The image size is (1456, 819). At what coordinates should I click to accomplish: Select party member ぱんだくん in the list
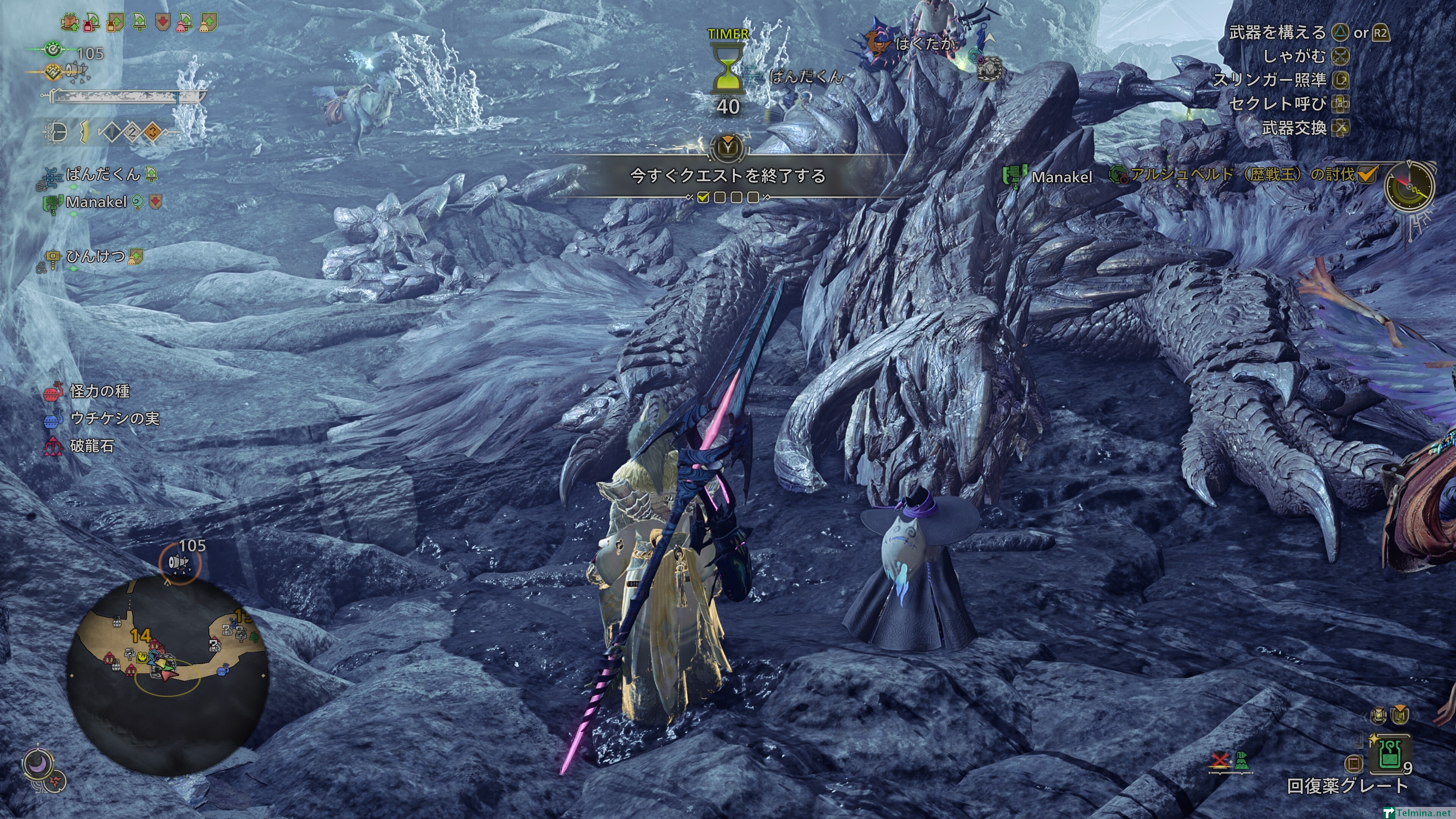click(x=102, y=174)
